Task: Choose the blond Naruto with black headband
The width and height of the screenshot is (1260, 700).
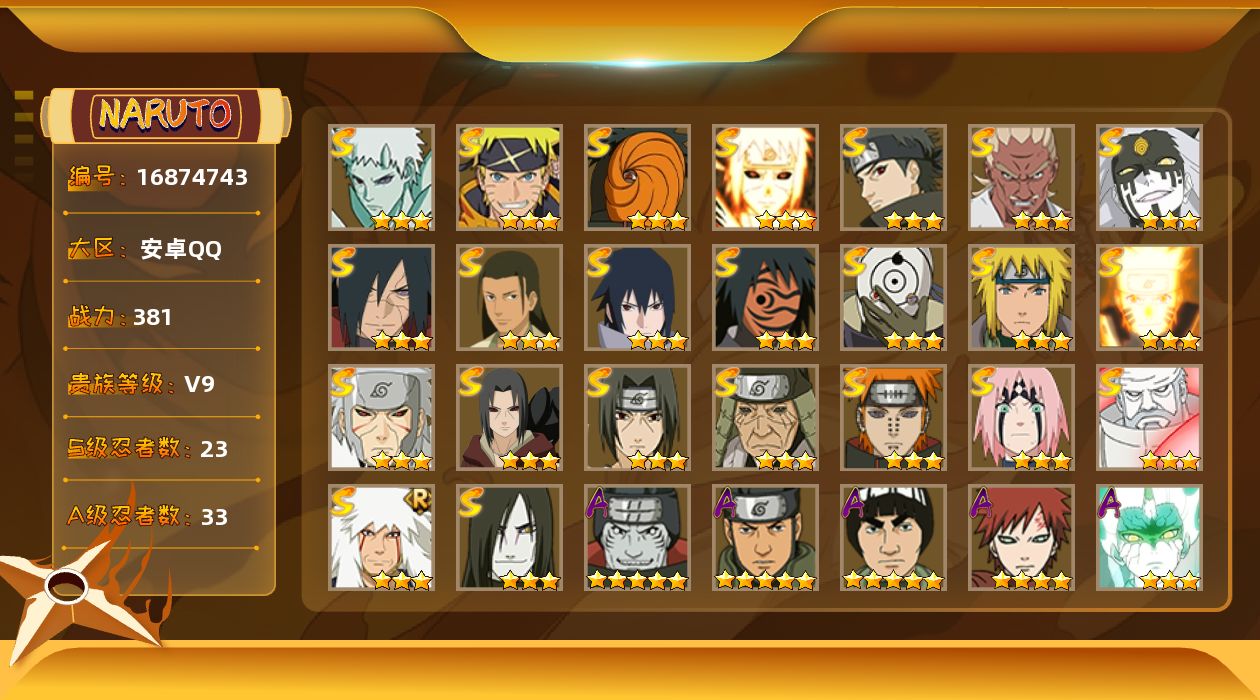Action: point(509,177)
